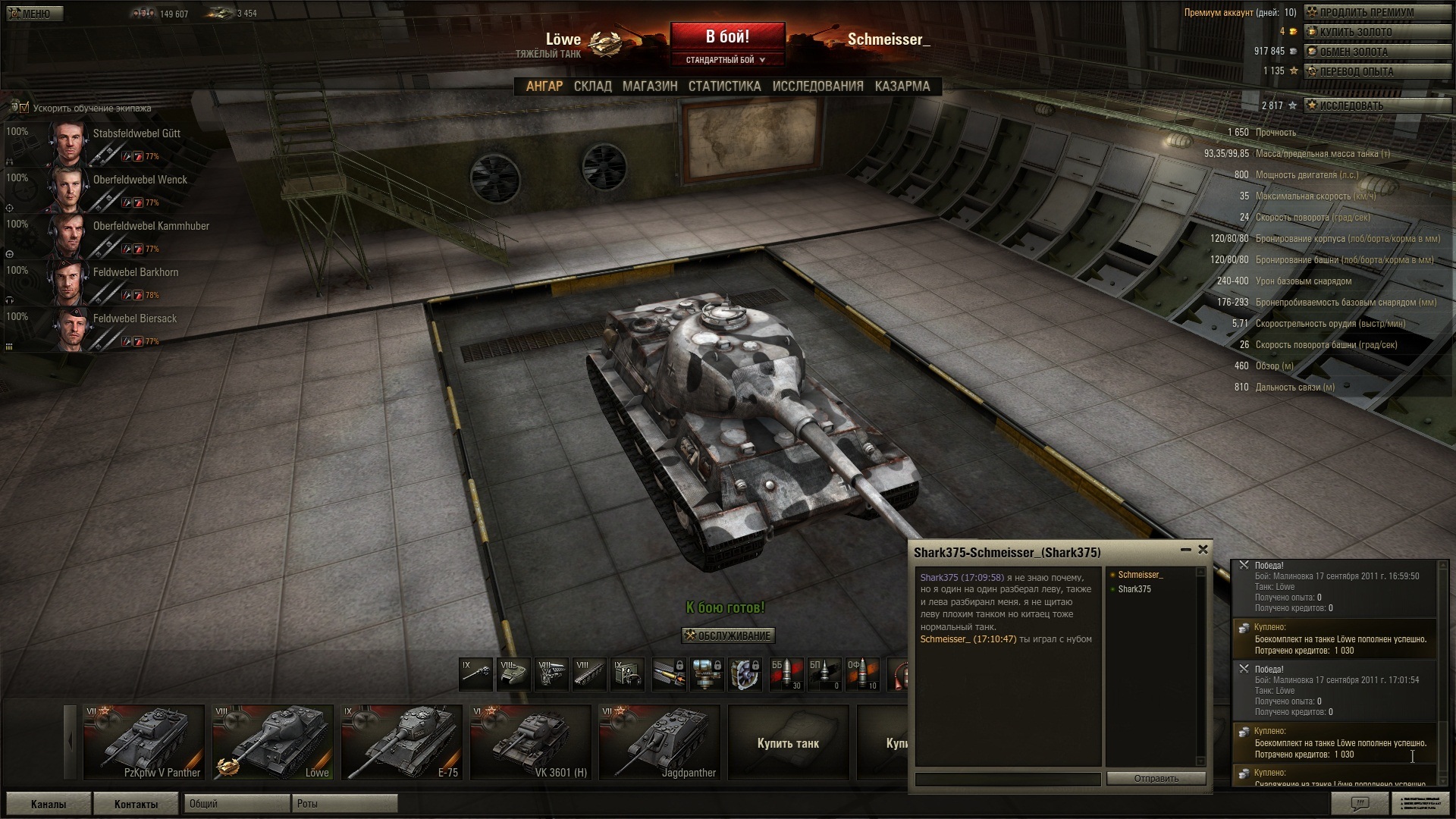Send the chat message with Отправить
1456x819 pixels.
pyautogui.click(x=1156, y=779)
